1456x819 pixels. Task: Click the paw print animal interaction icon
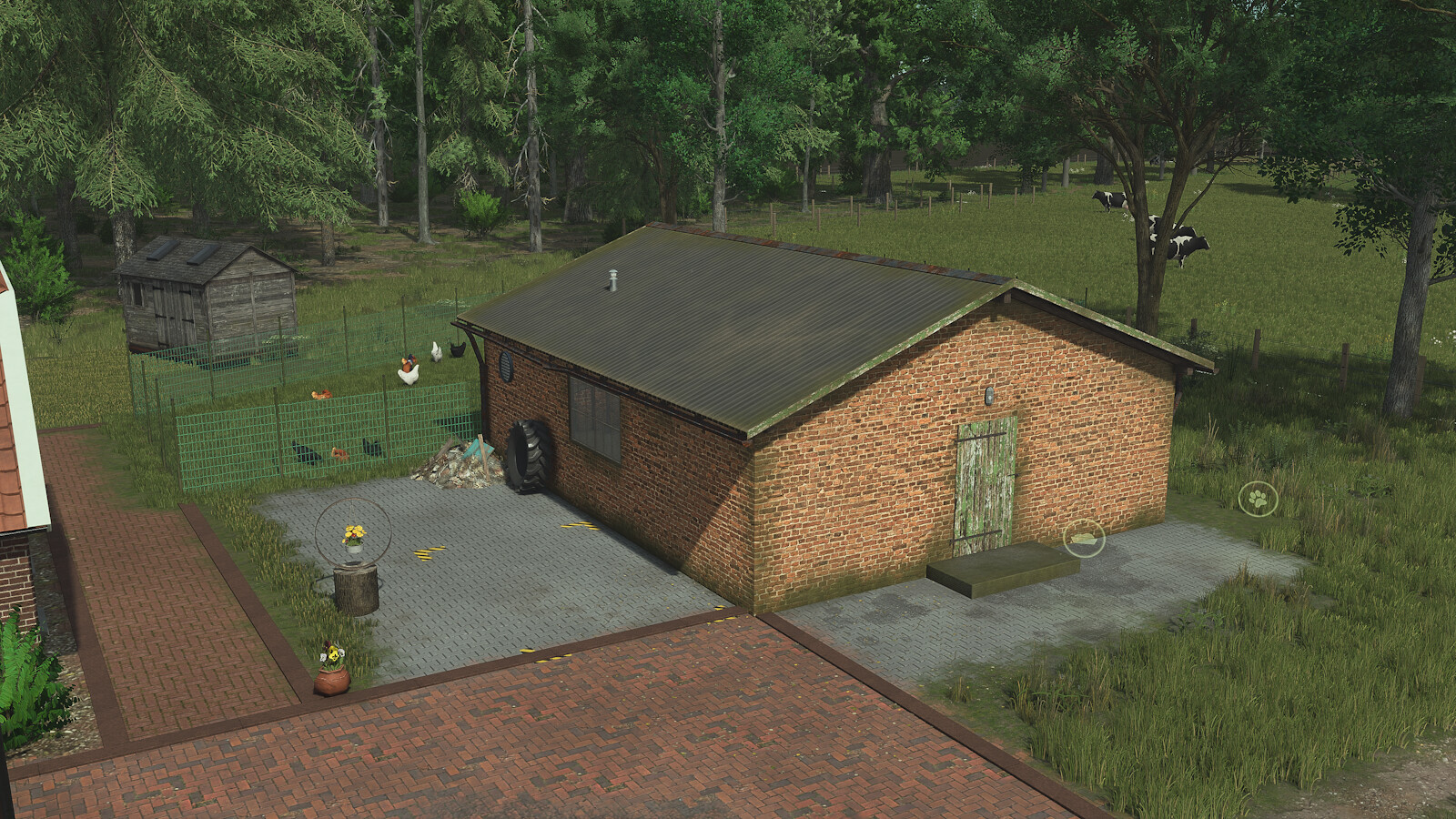click(1258, 499)
